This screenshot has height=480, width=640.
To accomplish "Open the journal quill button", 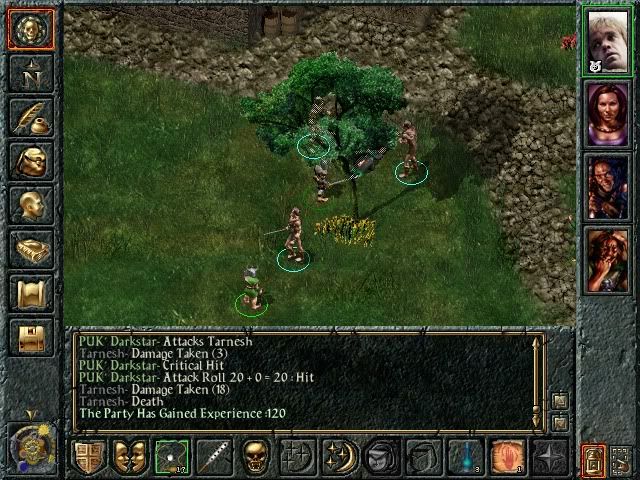I will 30,116.
